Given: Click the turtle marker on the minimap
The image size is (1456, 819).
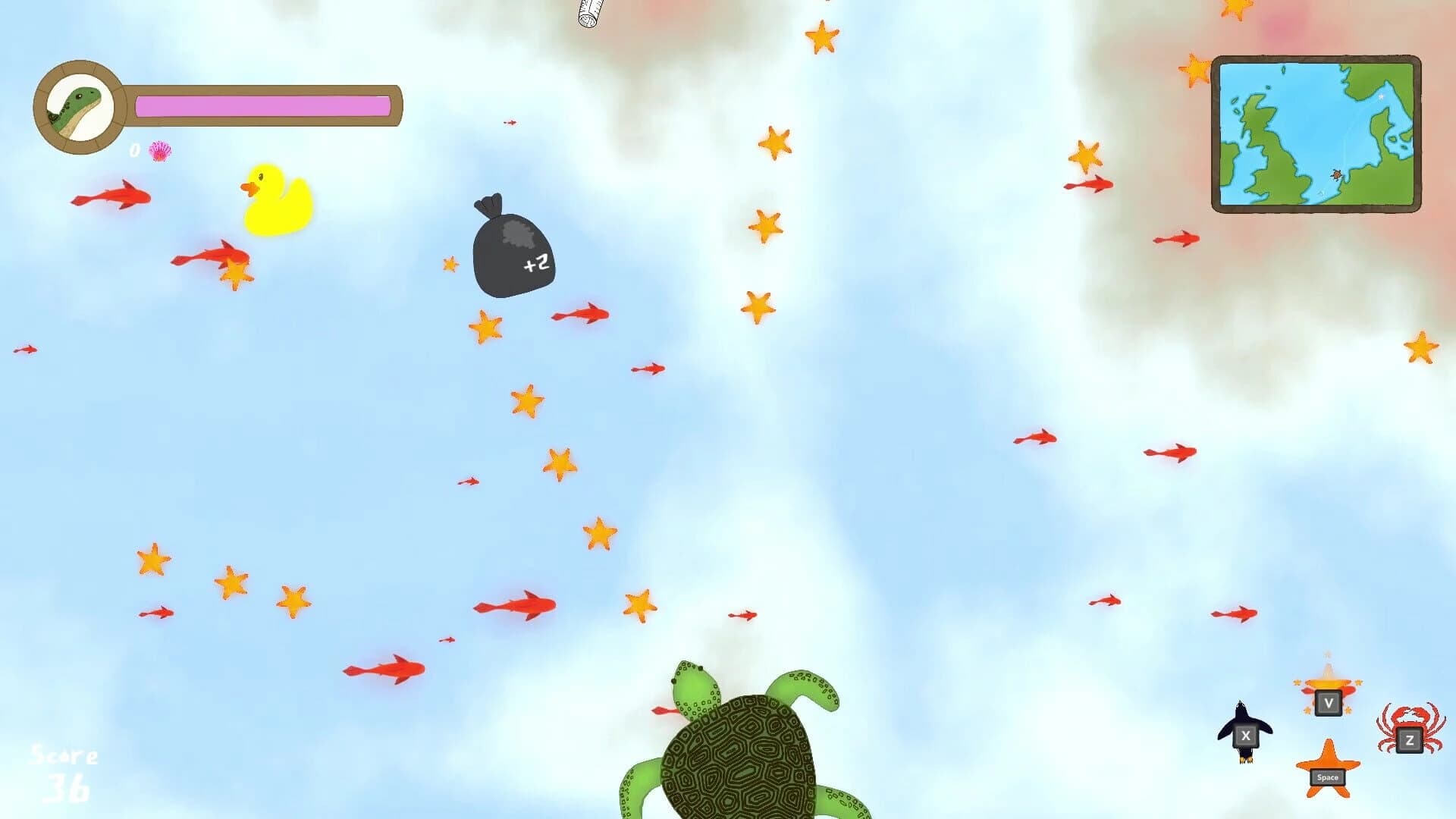Looking at the screenshot, I should (x=1337, y=174).
